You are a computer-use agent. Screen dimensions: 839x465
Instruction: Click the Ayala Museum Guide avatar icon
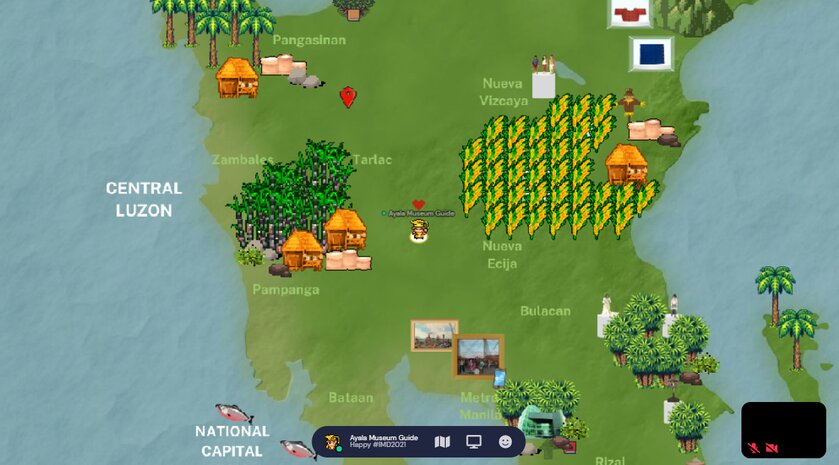(333, 442)
